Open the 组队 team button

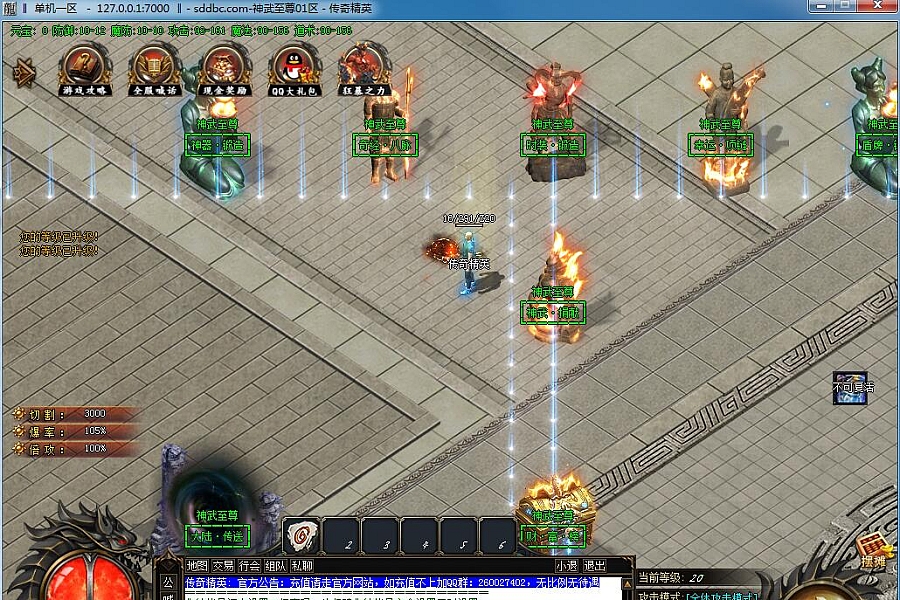click(x=275, y=566)
